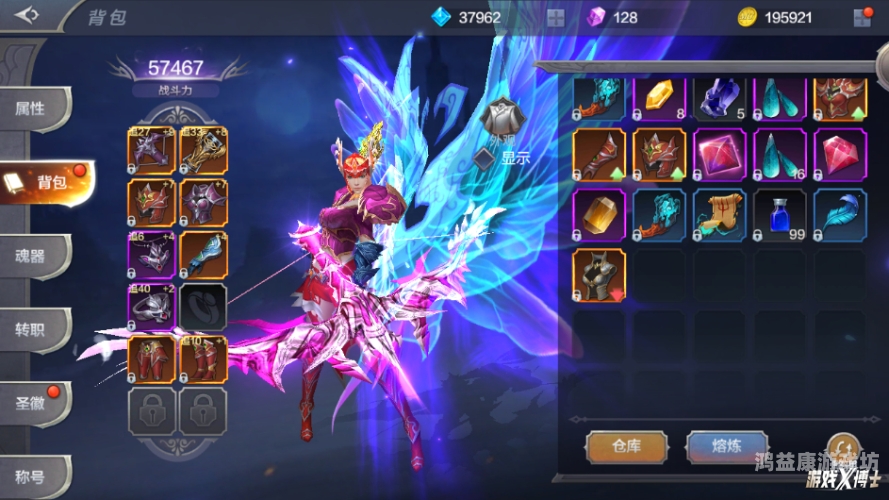Open the 转职 class change tab
889x500 pixels.
[33, 329]
